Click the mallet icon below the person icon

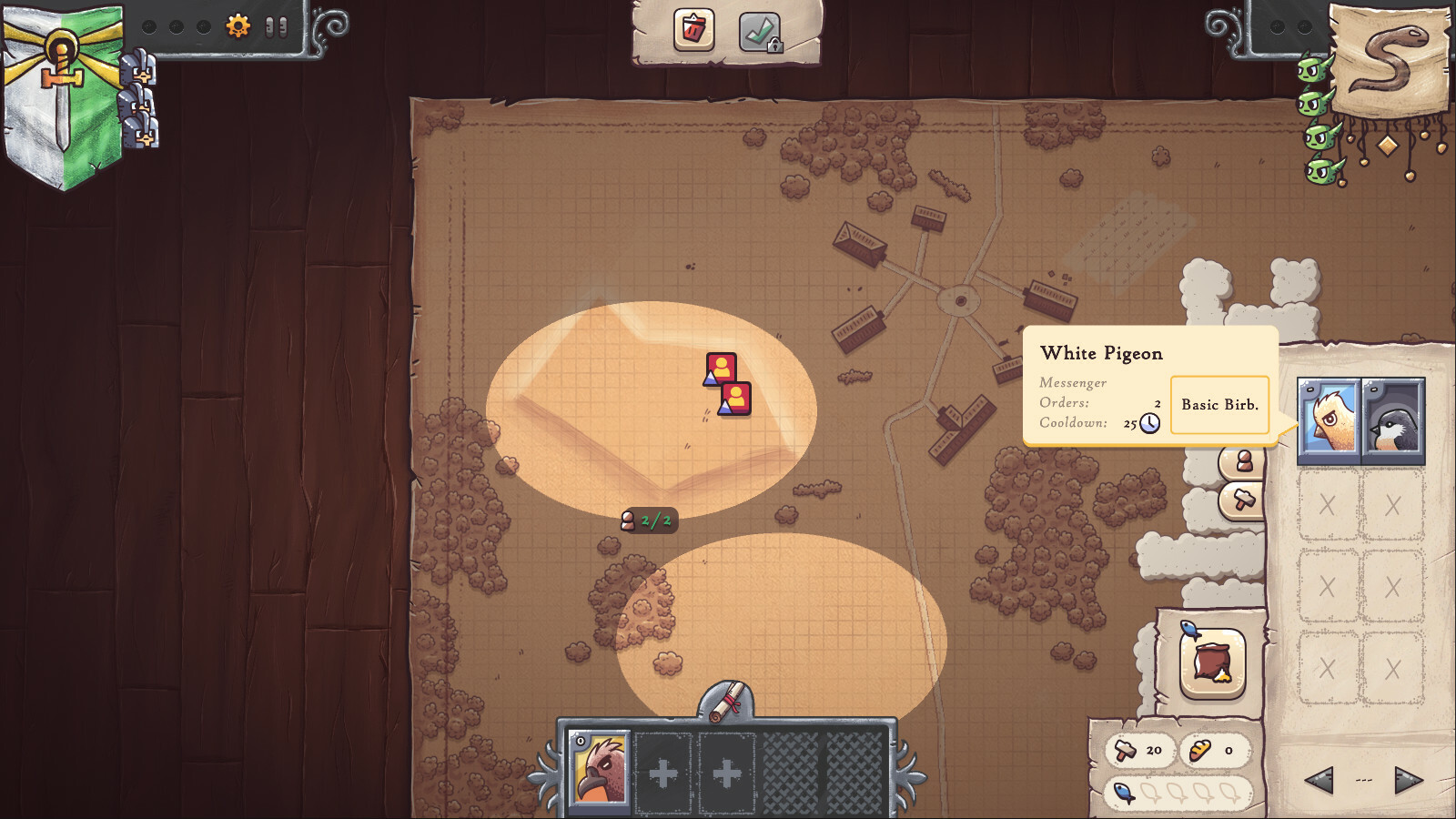tap(1246, 500)
